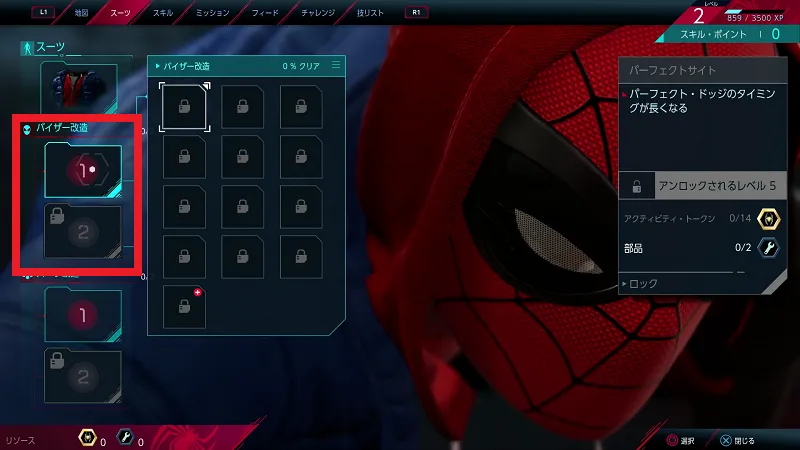The image size is (800, 450).
Task: Select the highlighted locked mod with white brackets
Action: [x=184, y=107]
